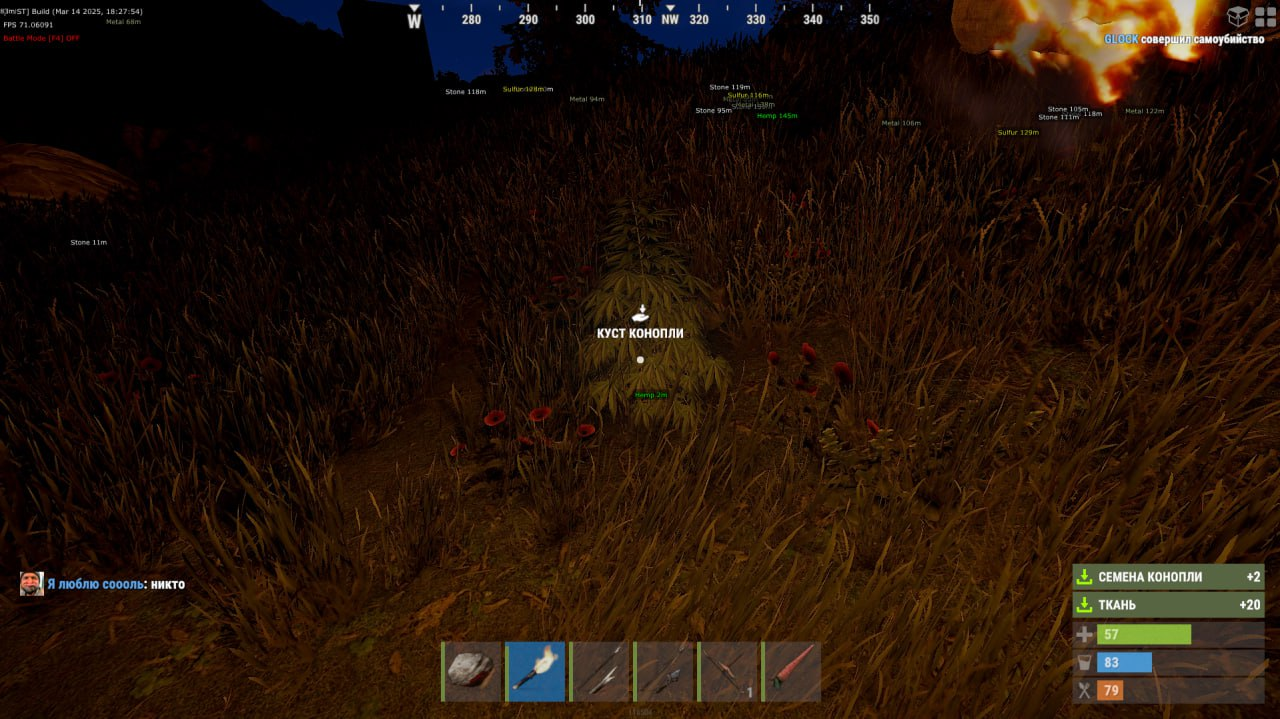Click the chat message from Я люблю соооль
1280x719 pixels.
point(115,584)
